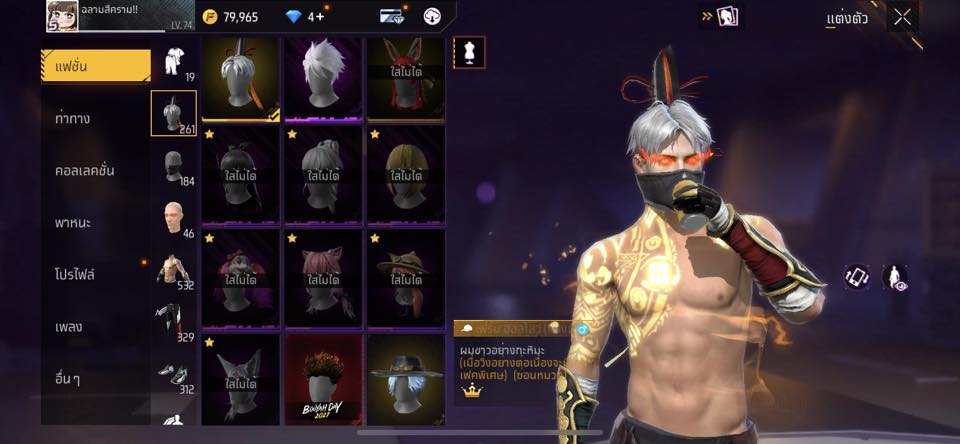This screenshot has width=960, height=444.
Task: Choose the red fox-eared hood item
Action: (x=405, y=79)
